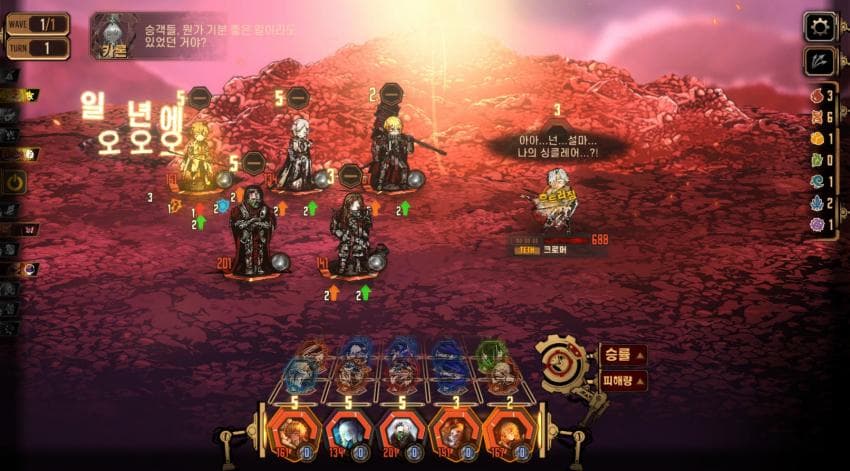850x471 pixels.
Task: Select the 피해량 damage auto button
Action: point(622,381)
